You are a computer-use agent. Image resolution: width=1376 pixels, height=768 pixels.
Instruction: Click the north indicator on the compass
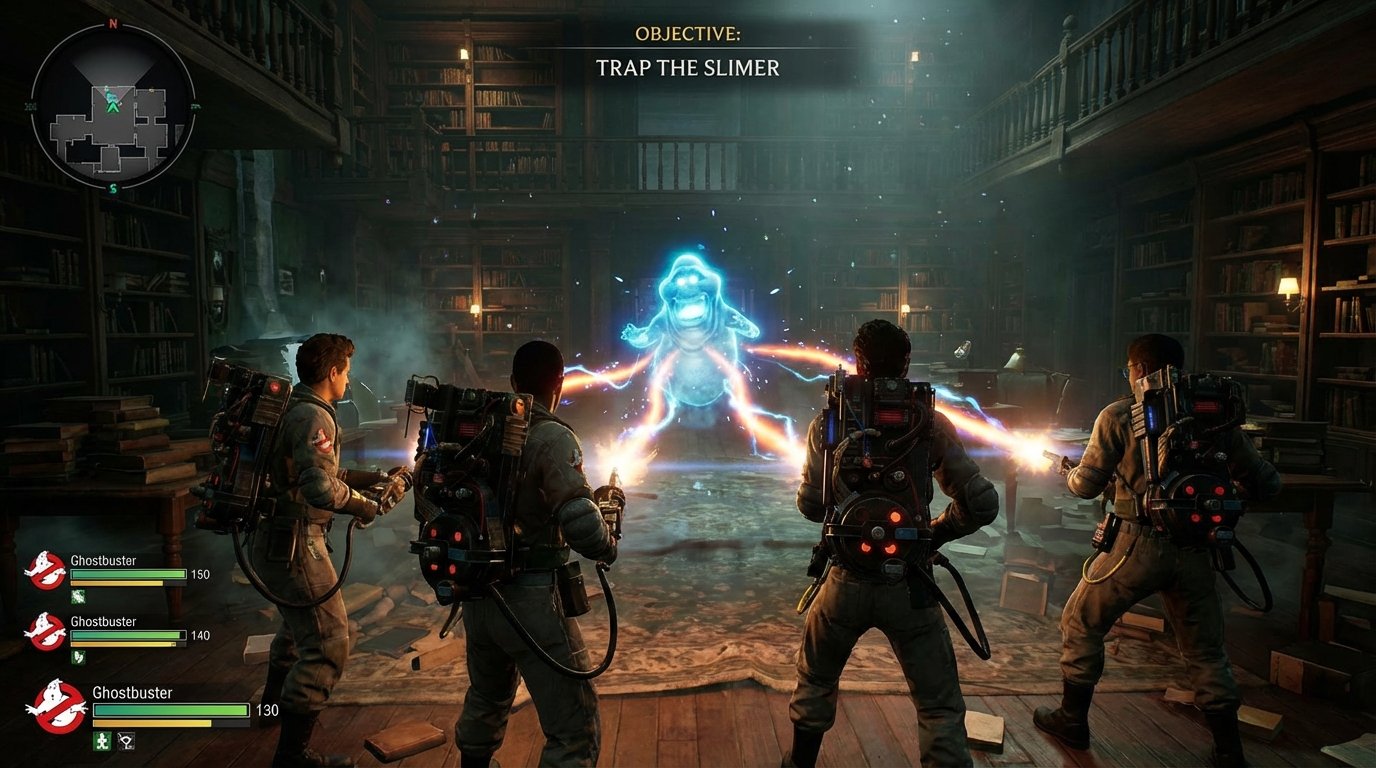click(x=112, y=24)
